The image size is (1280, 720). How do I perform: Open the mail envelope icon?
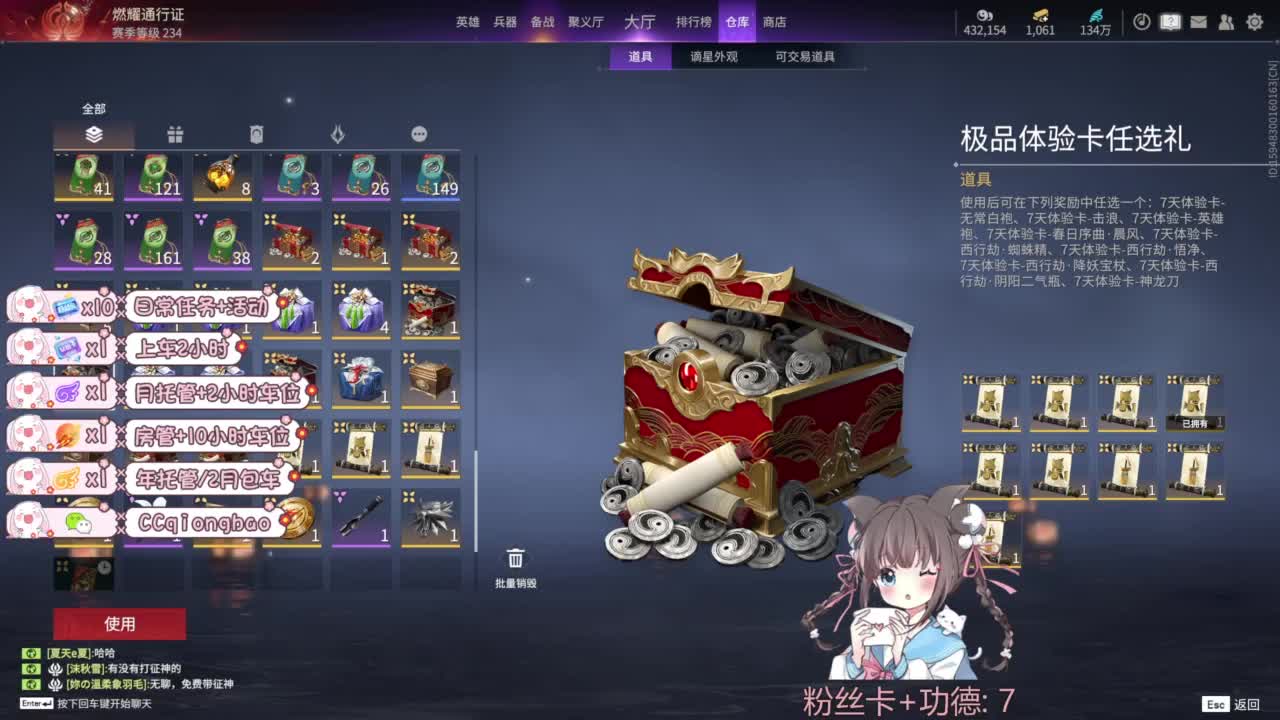tap(1197, 21)
